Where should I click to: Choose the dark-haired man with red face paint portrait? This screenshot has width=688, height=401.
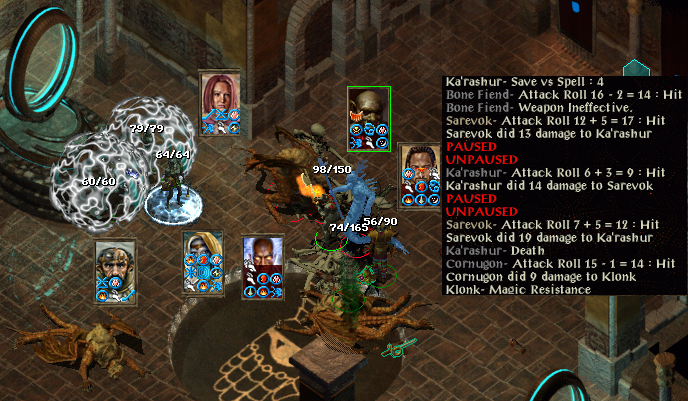coord(418,166)
